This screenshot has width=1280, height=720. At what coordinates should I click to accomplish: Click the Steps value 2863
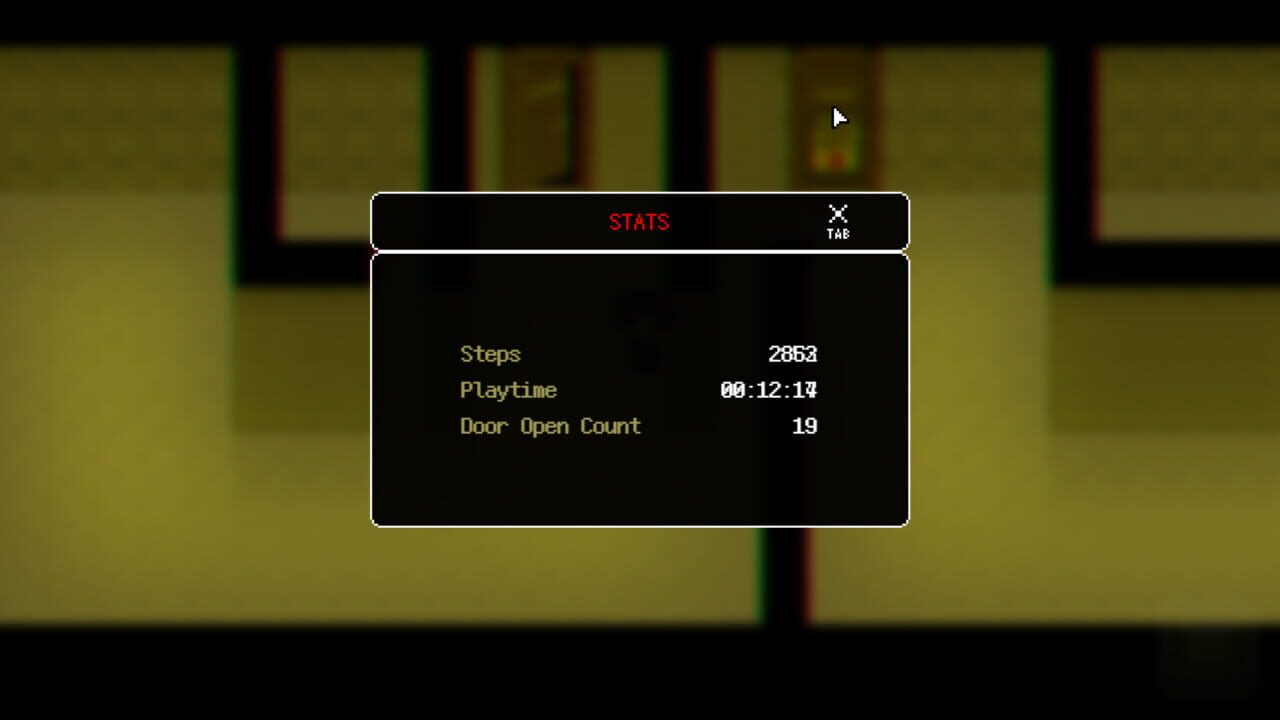click(795, 354)
